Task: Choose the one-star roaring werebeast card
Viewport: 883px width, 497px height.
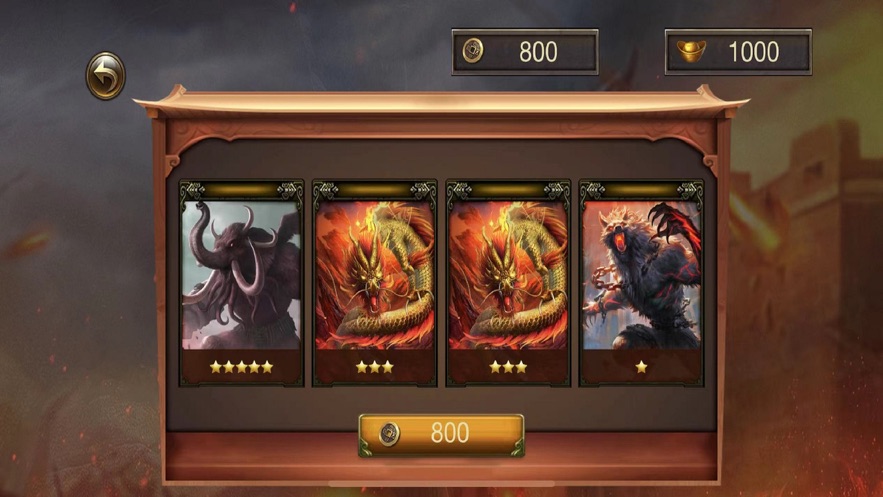Action: (x=641, y=283)
